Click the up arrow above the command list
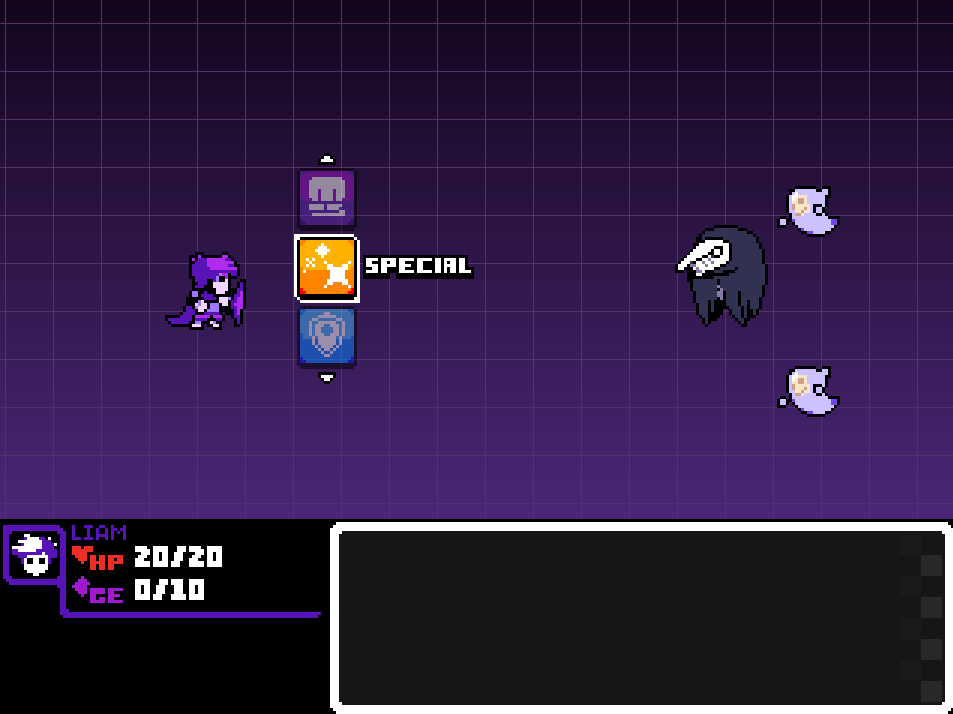 [x=326, y=159]
